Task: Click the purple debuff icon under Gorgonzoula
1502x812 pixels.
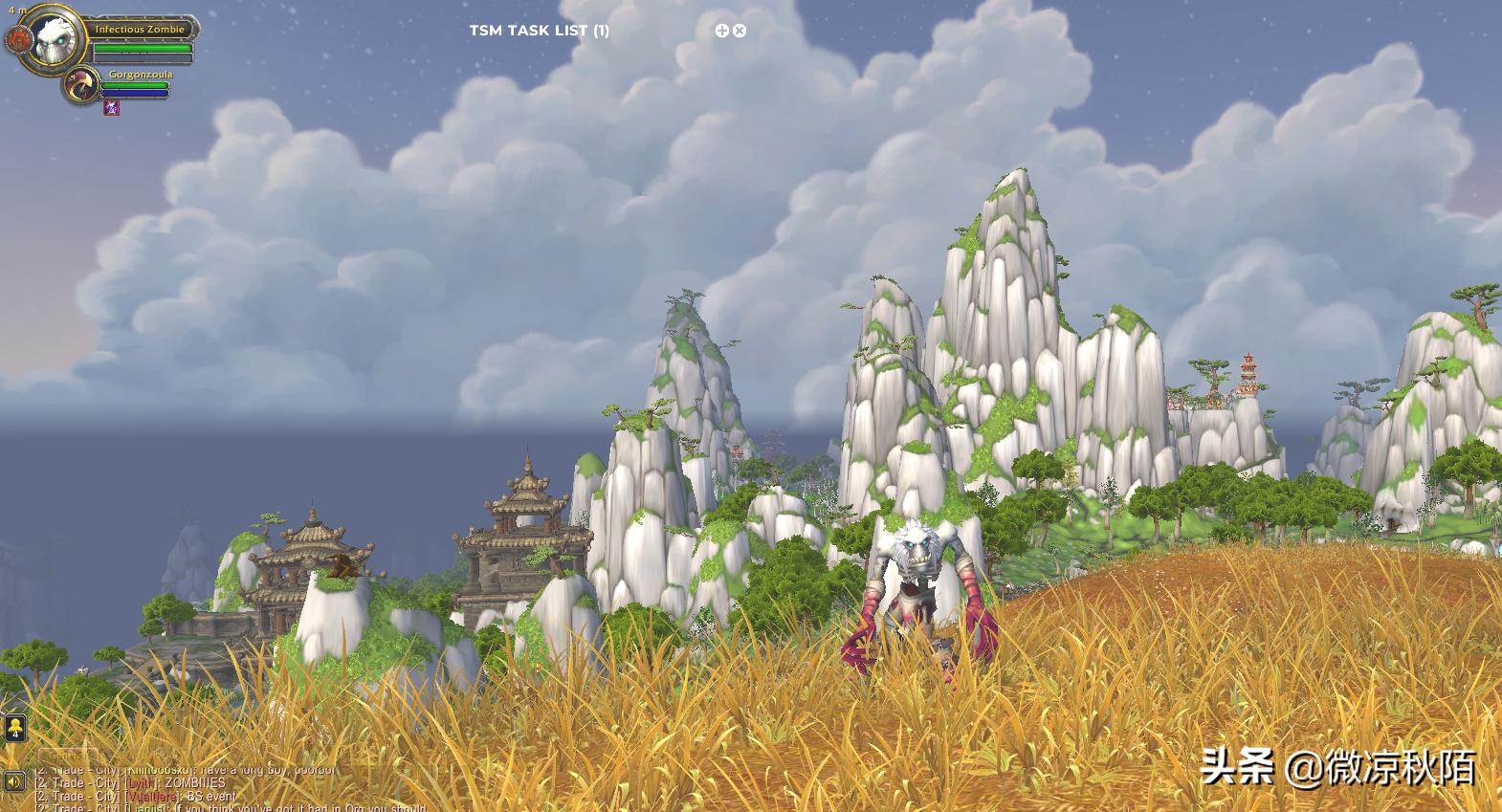Action: (112, 108)
